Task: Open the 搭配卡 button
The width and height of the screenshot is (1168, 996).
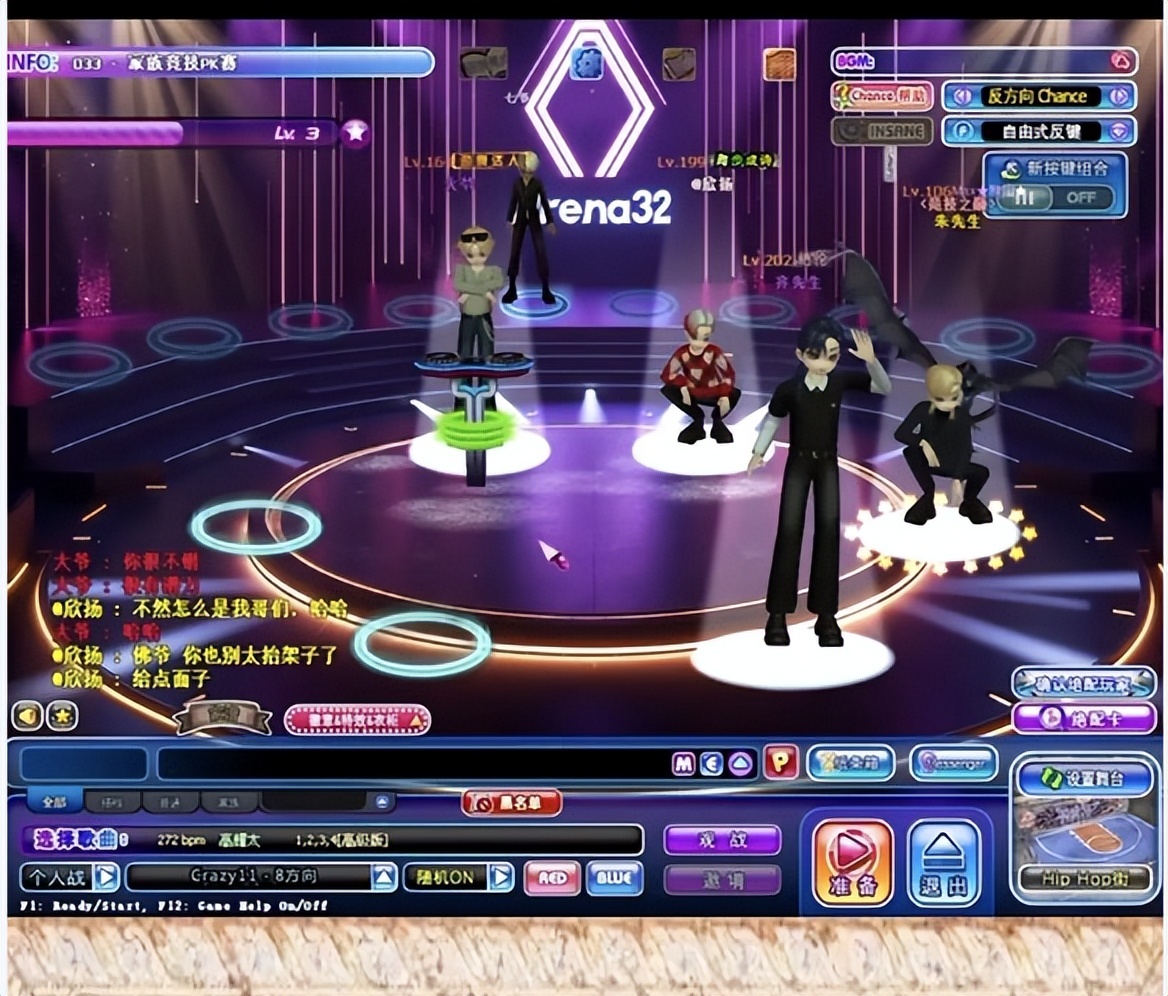Action: [x=1083, y=717]
